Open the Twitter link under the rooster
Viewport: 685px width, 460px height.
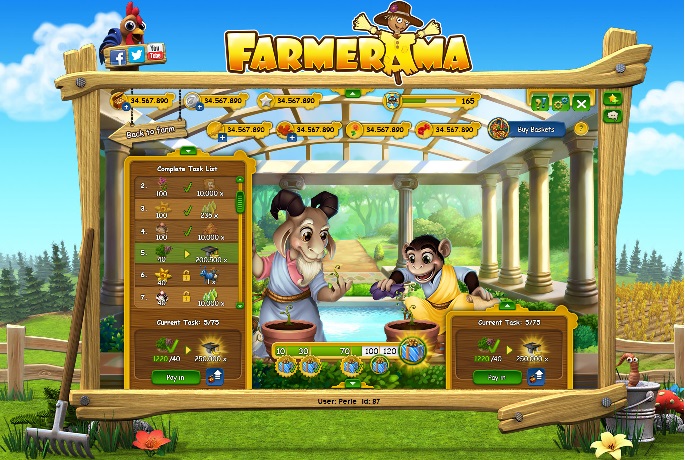click(137, 56)
